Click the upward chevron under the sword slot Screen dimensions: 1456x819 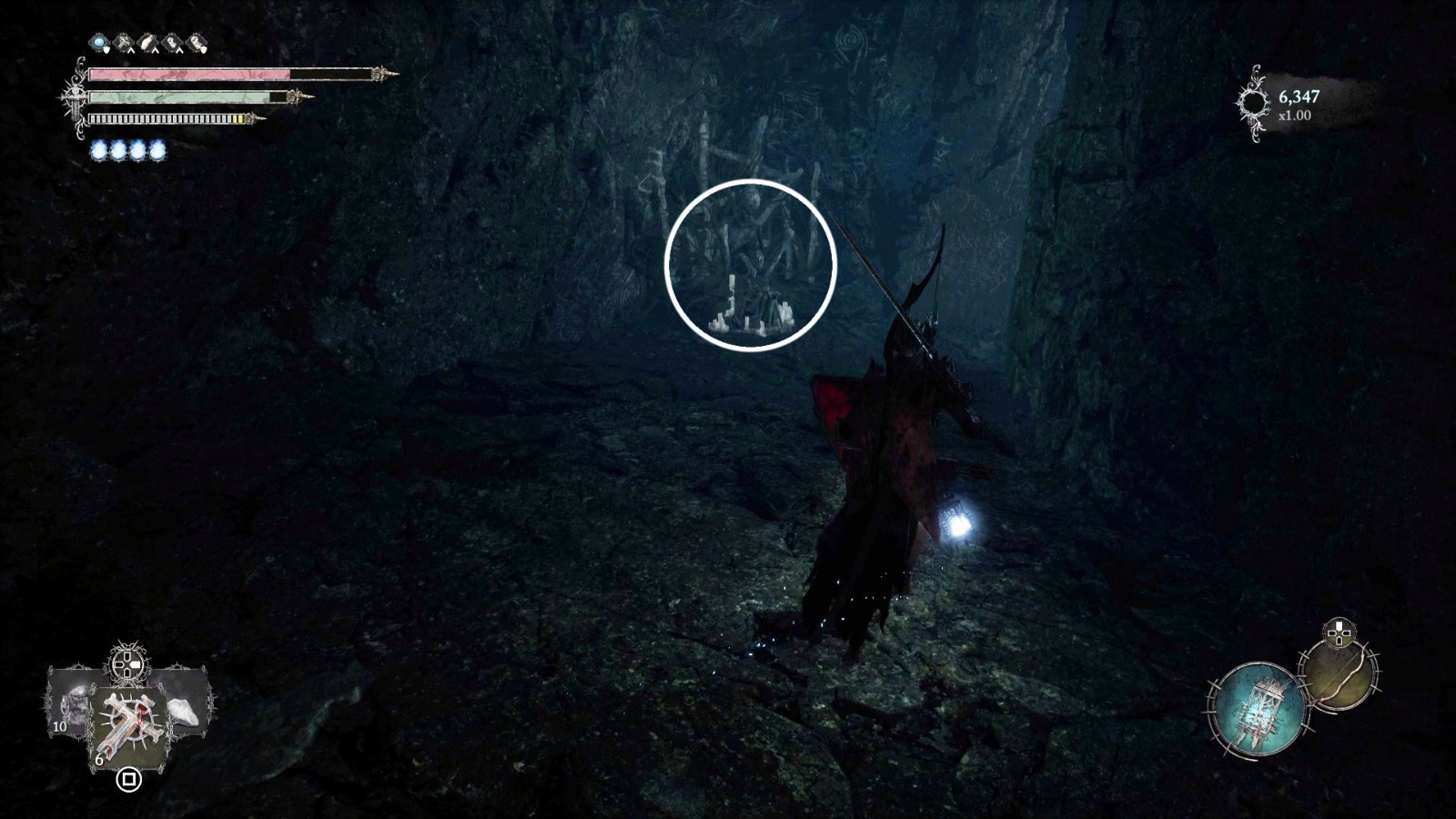(x=131, y=49)
